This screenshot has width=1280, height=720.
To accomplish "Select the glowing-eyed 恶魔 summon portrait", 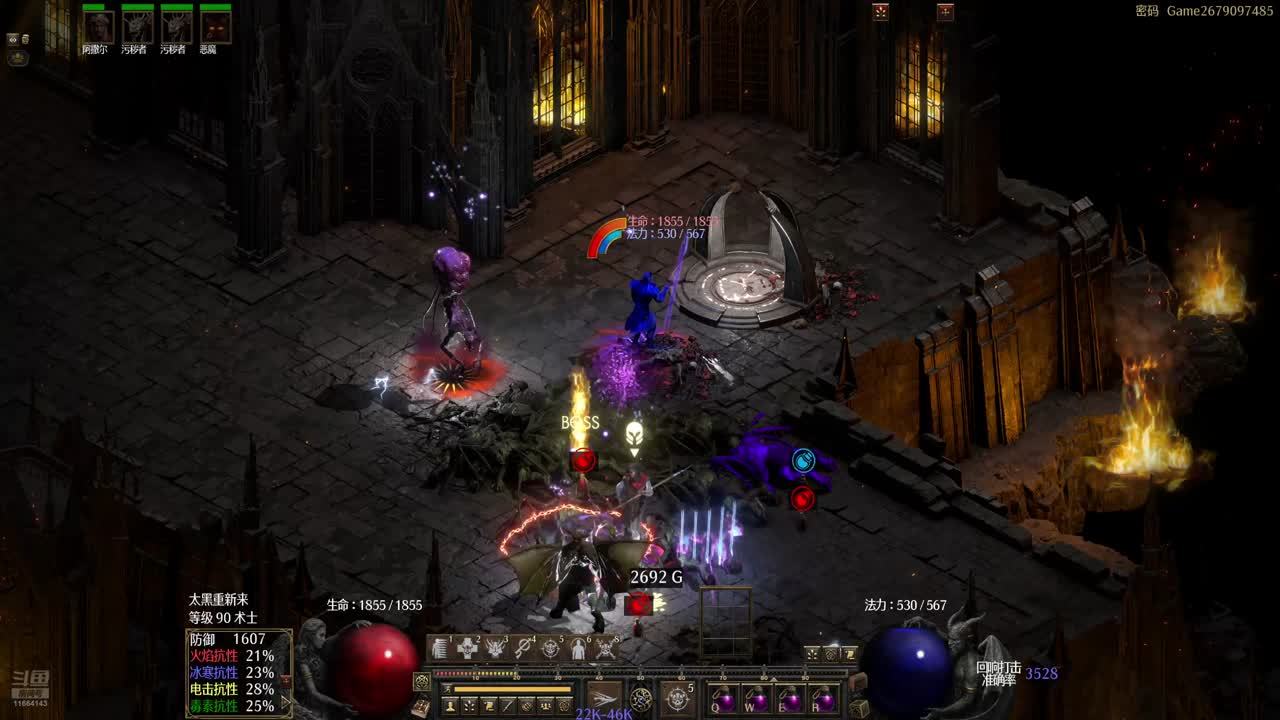I will point(215,27).
